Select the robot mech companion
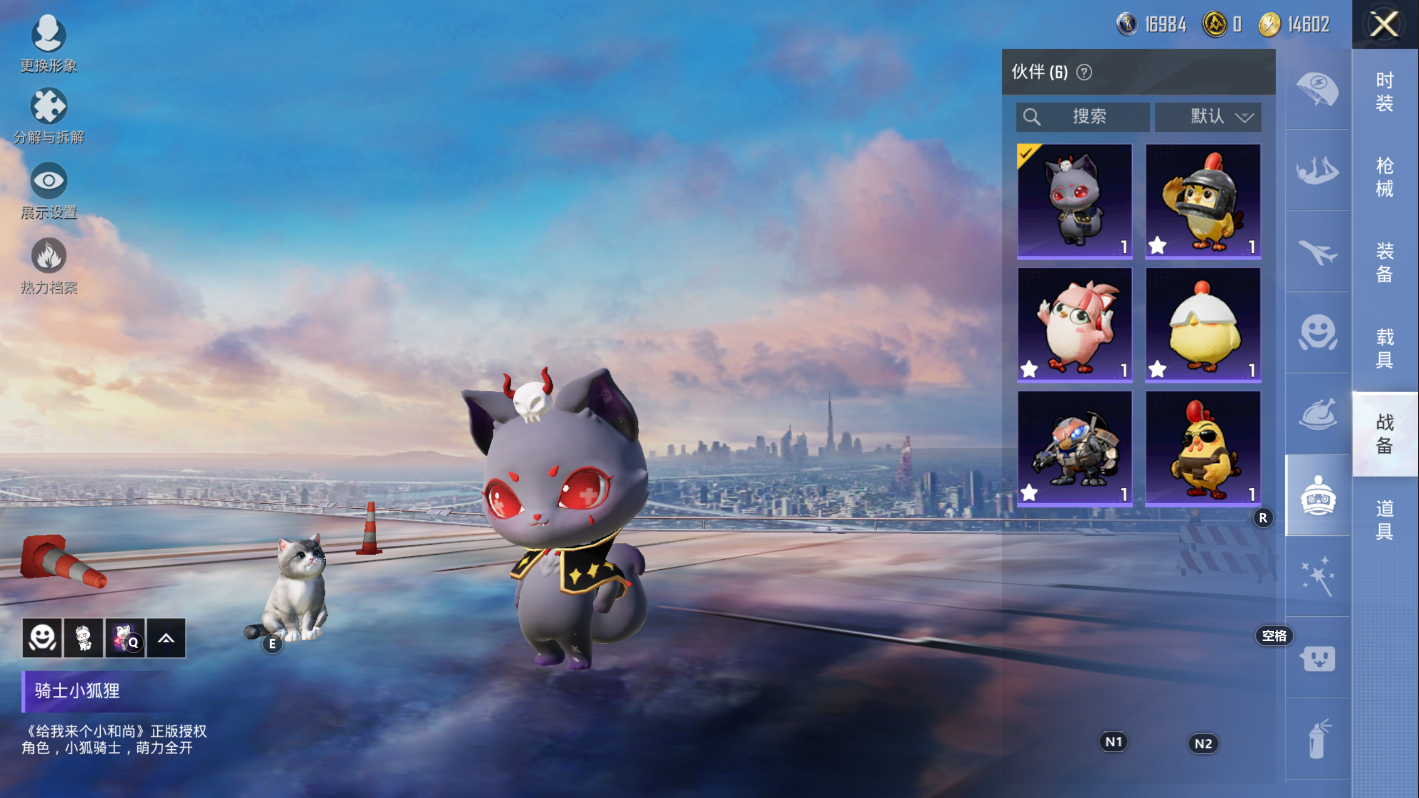1419x798 pixels. pyautogui.click(x=1075, y=448)
